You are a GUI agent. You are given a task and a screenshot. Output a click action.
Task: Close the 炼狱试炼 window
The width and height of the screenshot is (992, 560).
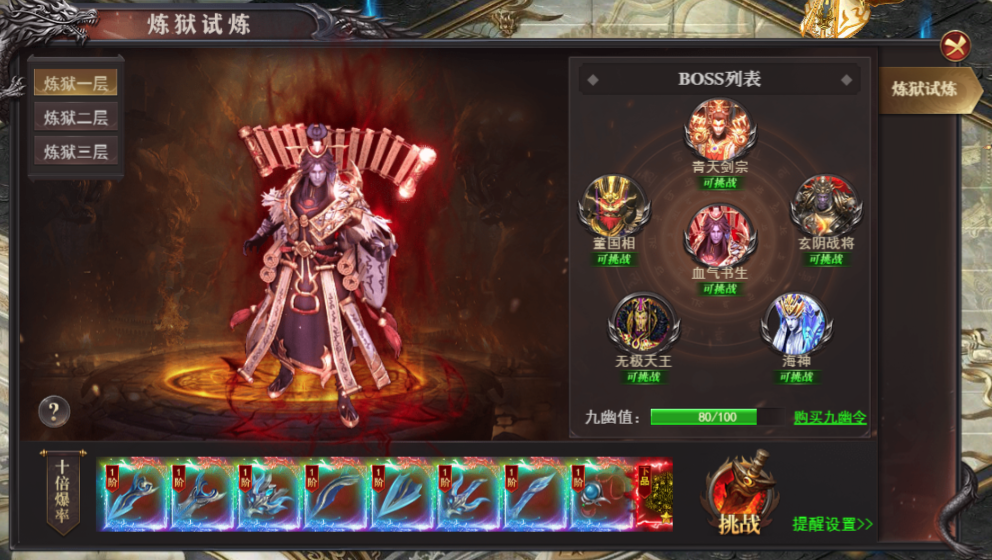[955, 45]
